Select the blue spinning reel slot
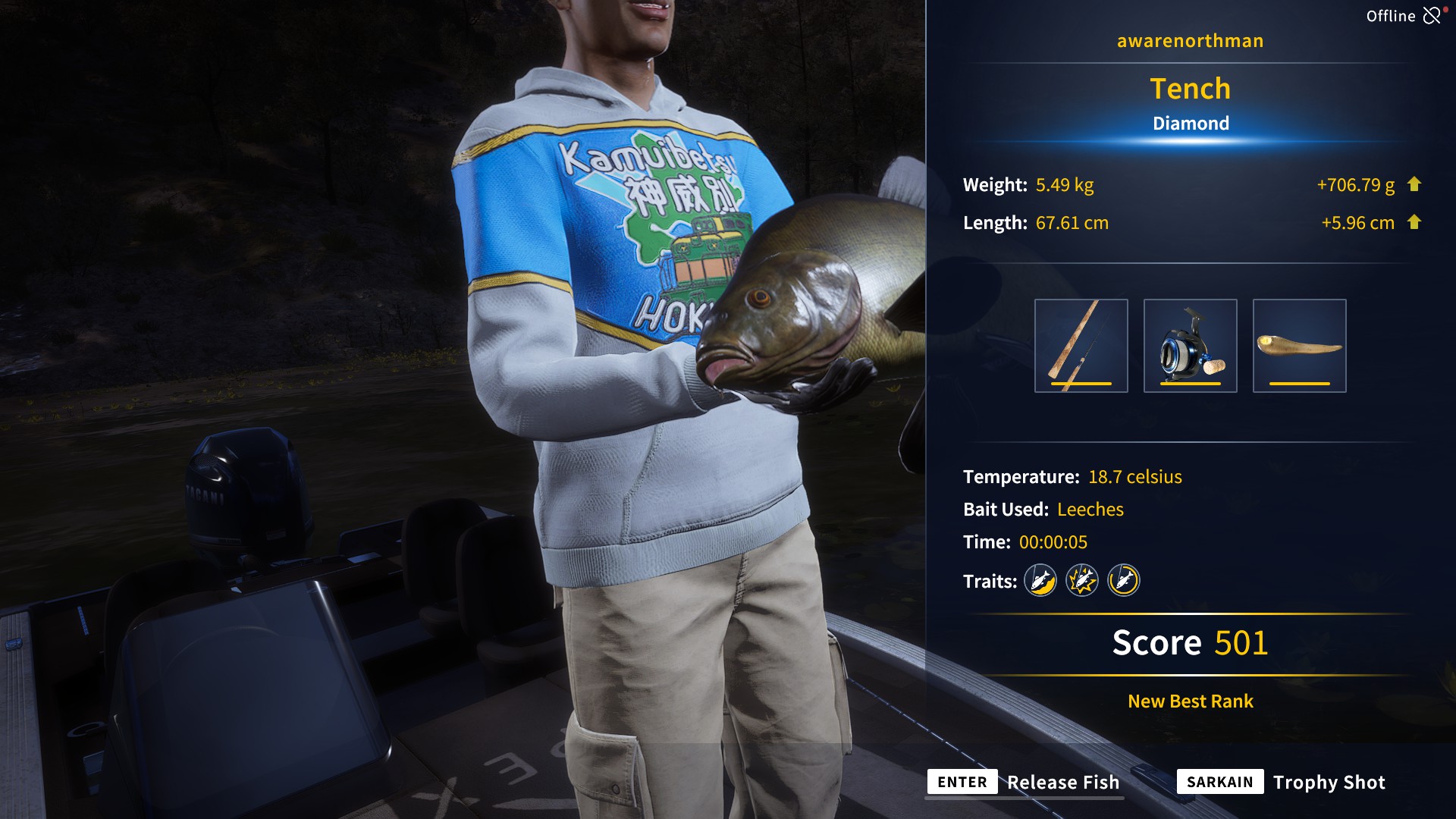1456x819 pixels. [1190, 346]
